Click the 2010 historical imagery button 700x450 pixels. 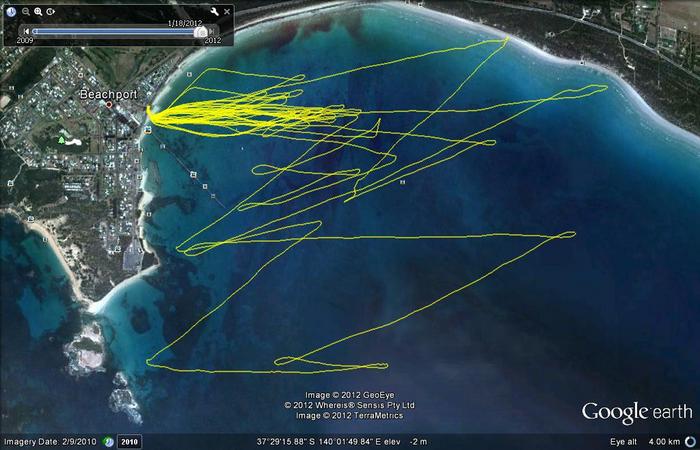[129, 441]
